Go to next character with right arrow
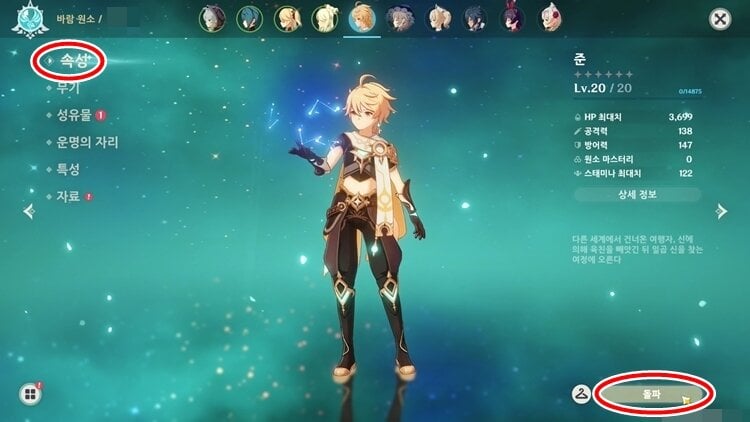750x422 pixels. [x=721, y=210]
